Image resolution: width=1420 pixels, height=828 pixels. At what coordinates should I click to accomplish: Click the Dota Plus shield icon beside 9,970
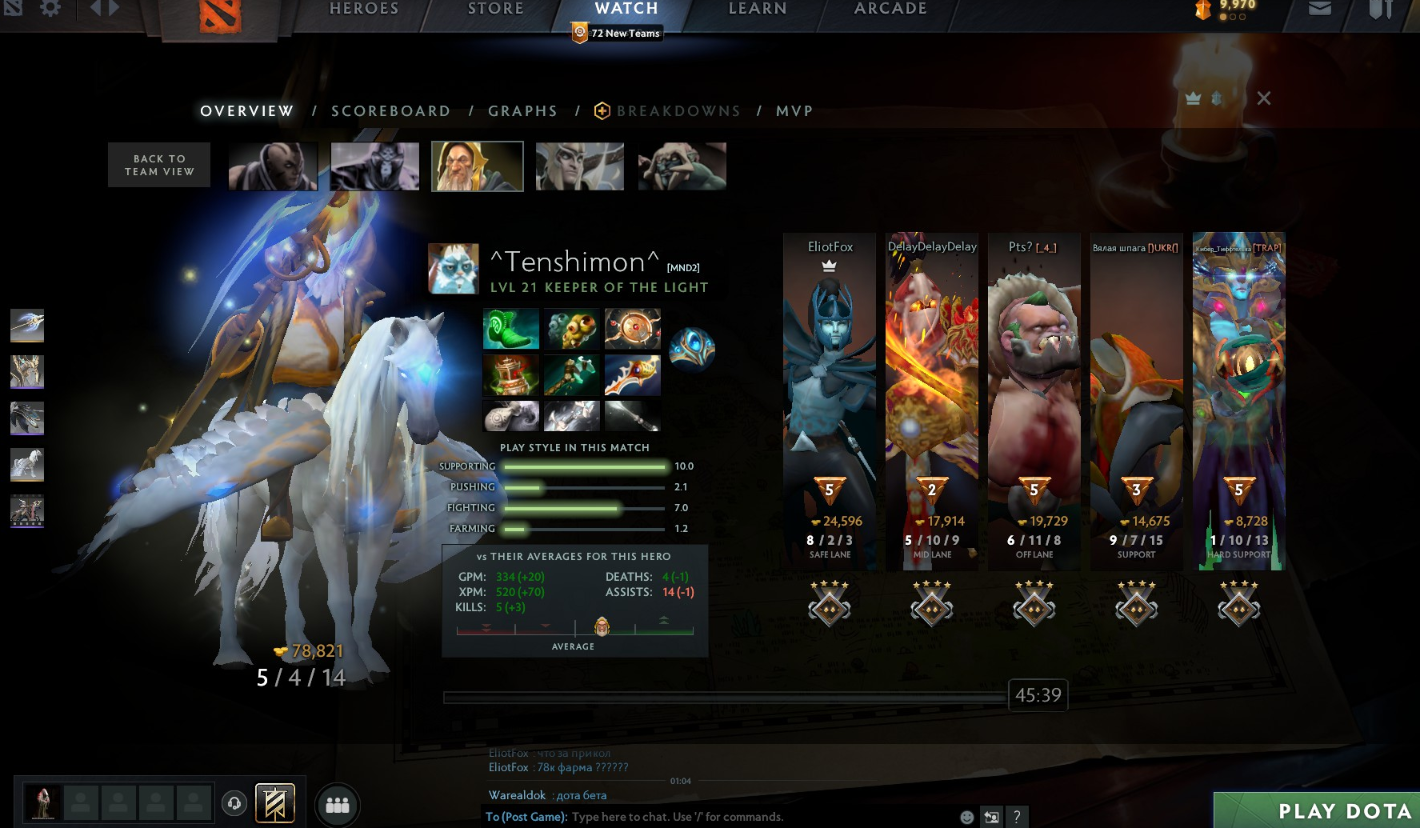[x=1204, y=8]
